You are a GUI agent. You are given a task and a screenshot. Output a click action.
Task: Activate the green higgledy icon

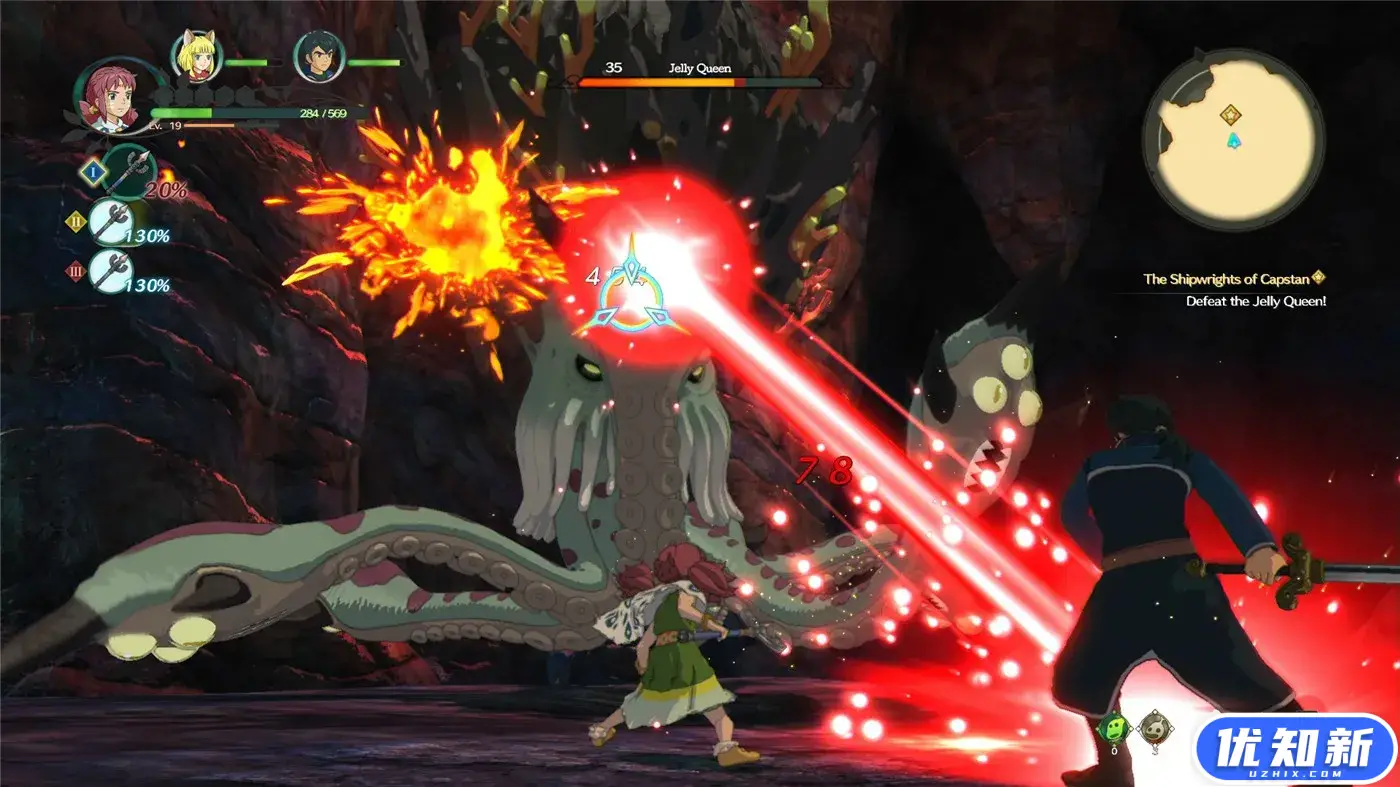1113,728
